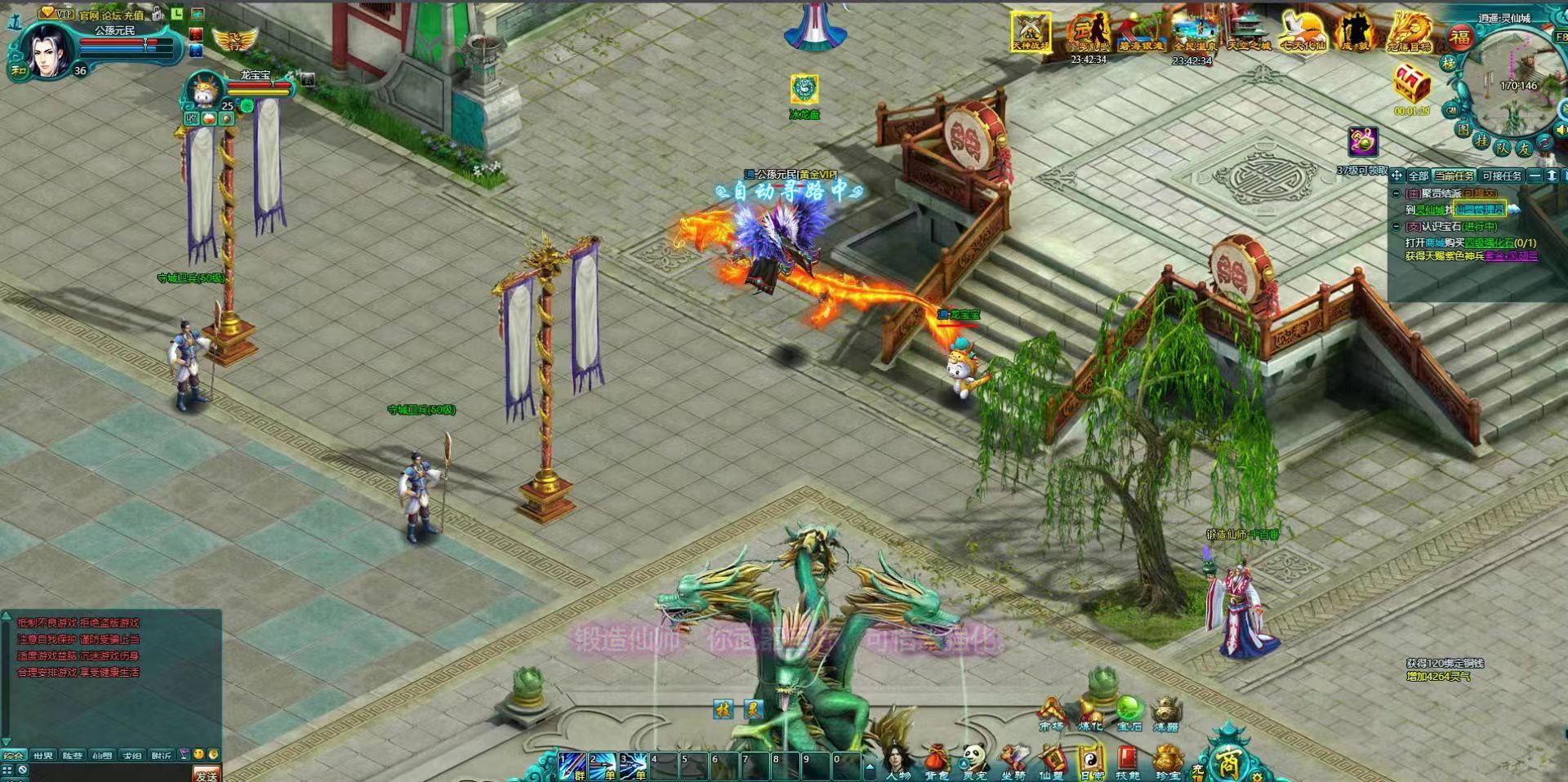Click the 仙盟管理员 quest link
Screen dimensions: 1568x782
pyautogui.click(x=1479, y=210)
